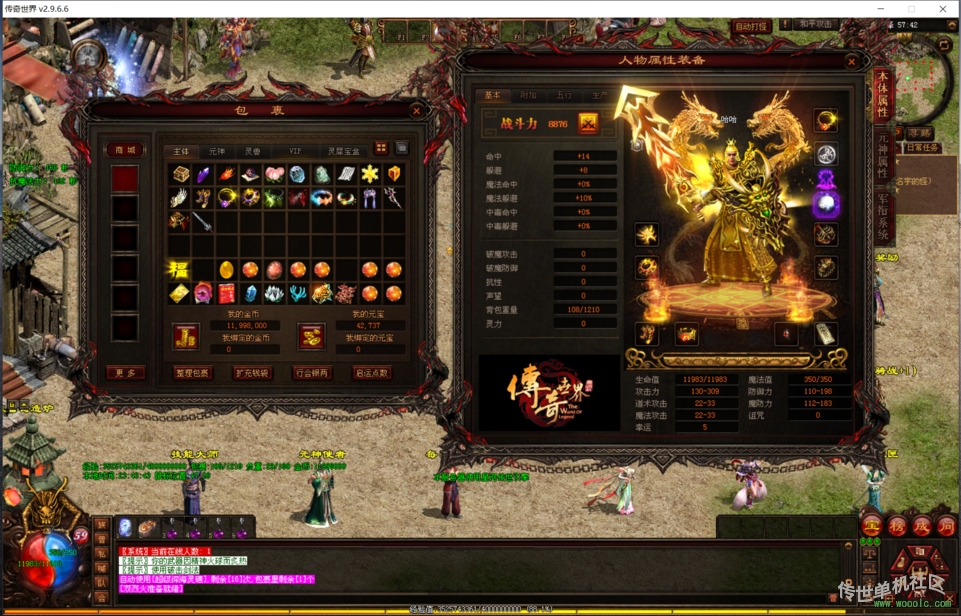Switch to the 五行 attributes tab
Viewport: 961px width, 616px height.
coord(564,96)
